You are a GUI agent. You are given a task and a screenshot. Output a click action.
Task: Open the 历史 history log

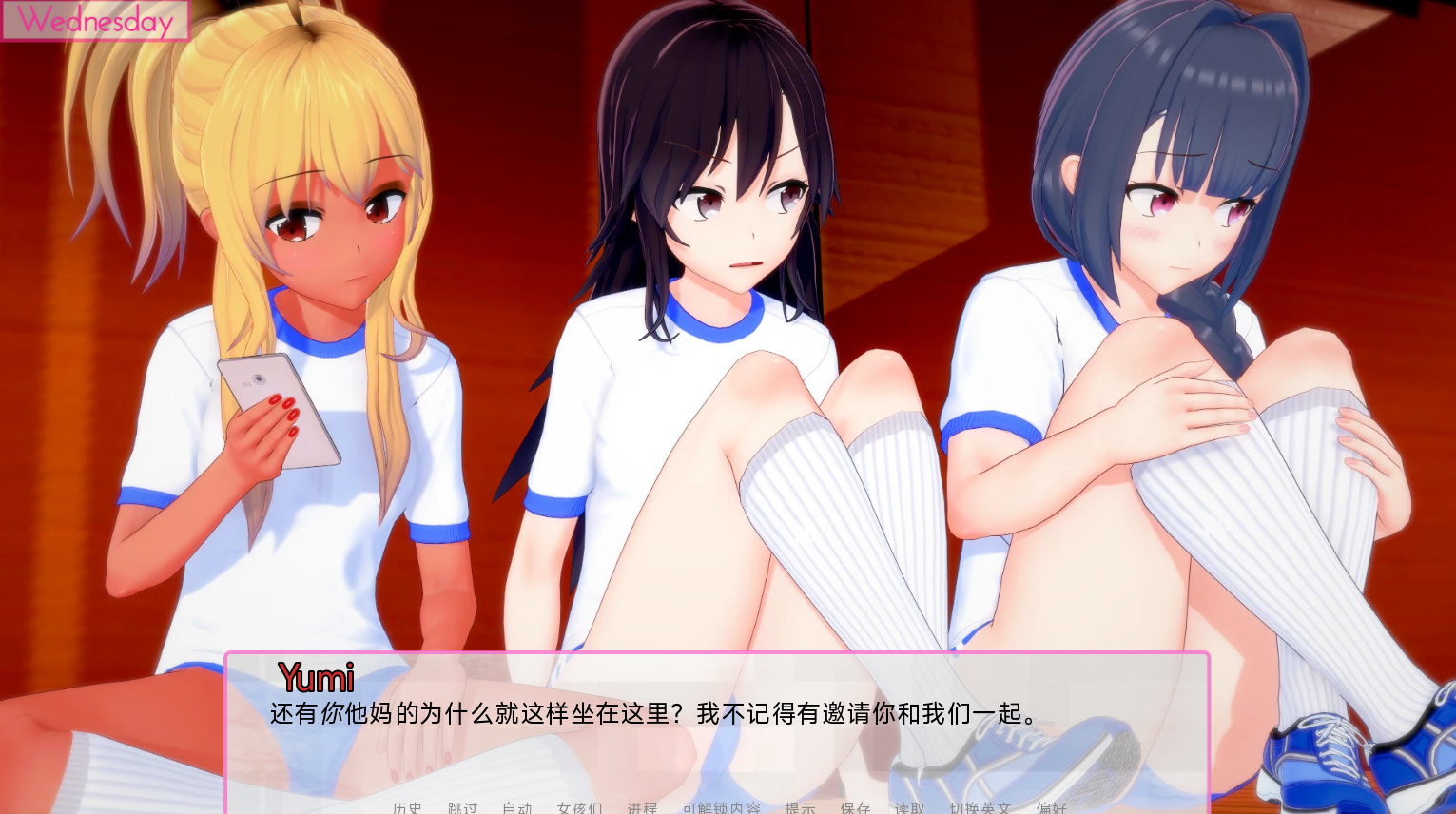click(407, 808)
